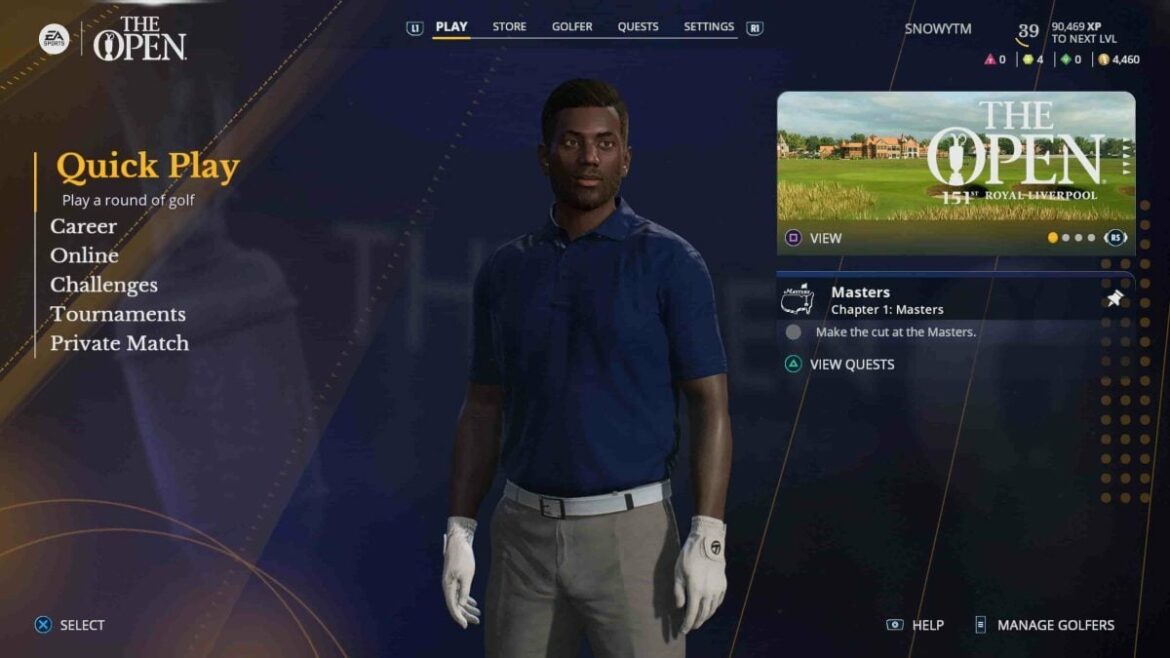Click the SNOWYTM player name
Screen dimensions: 1170x658
(937, 29)
